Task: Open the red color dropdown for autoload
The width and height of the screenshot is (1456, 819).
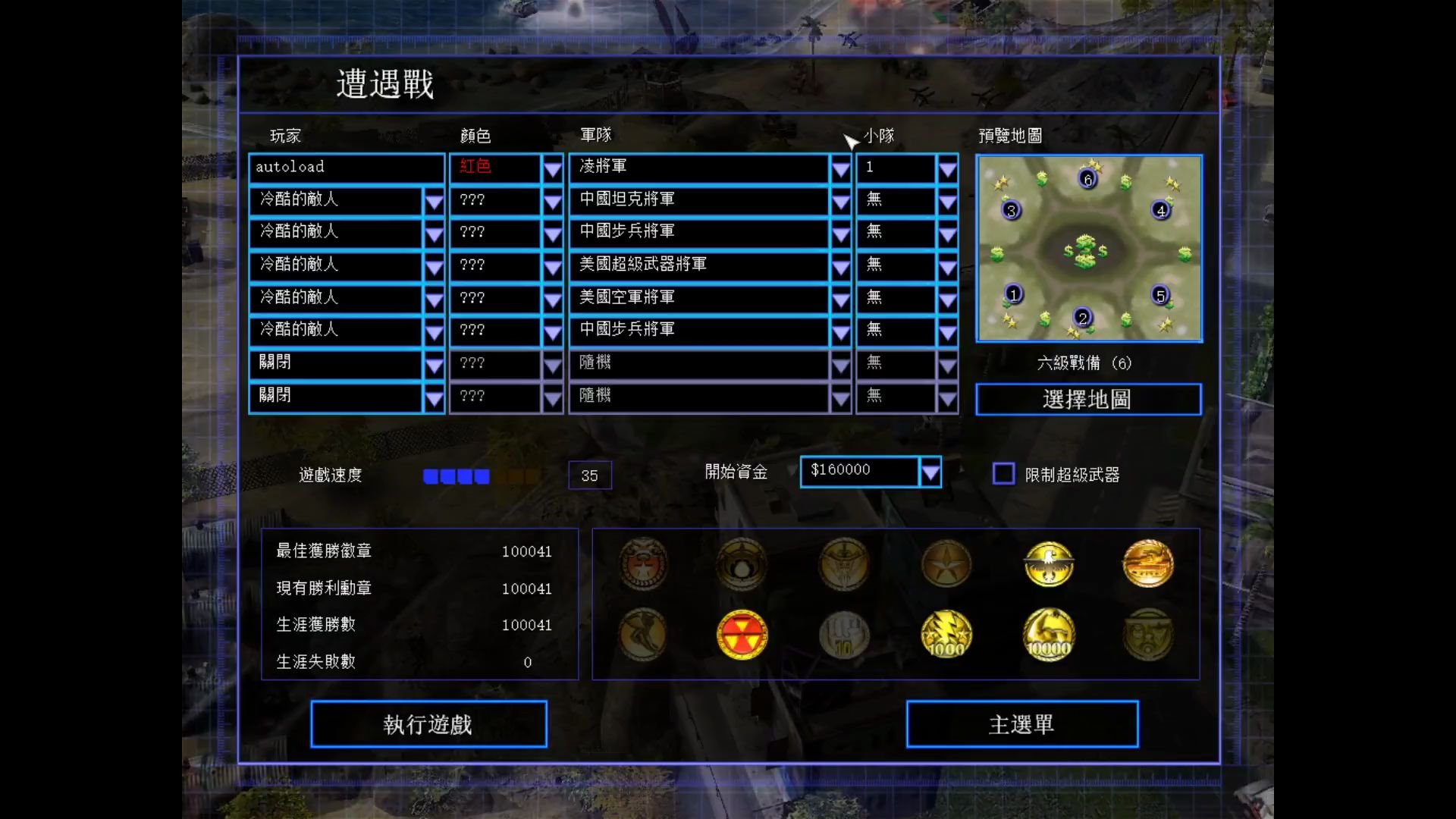Action: (x=552, y=168)
